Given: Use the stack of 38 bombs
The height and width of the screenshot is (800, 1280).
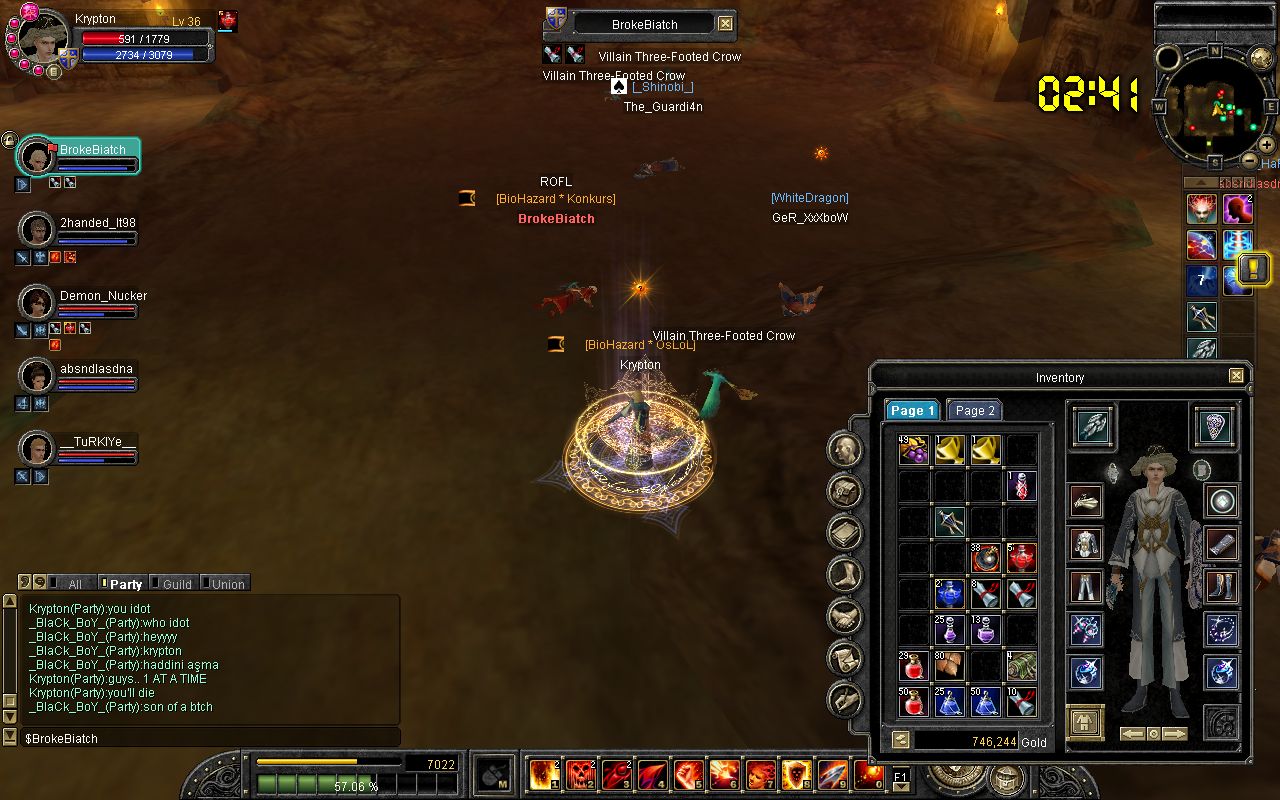Looking at the screenshot, I should pos(985,558).
